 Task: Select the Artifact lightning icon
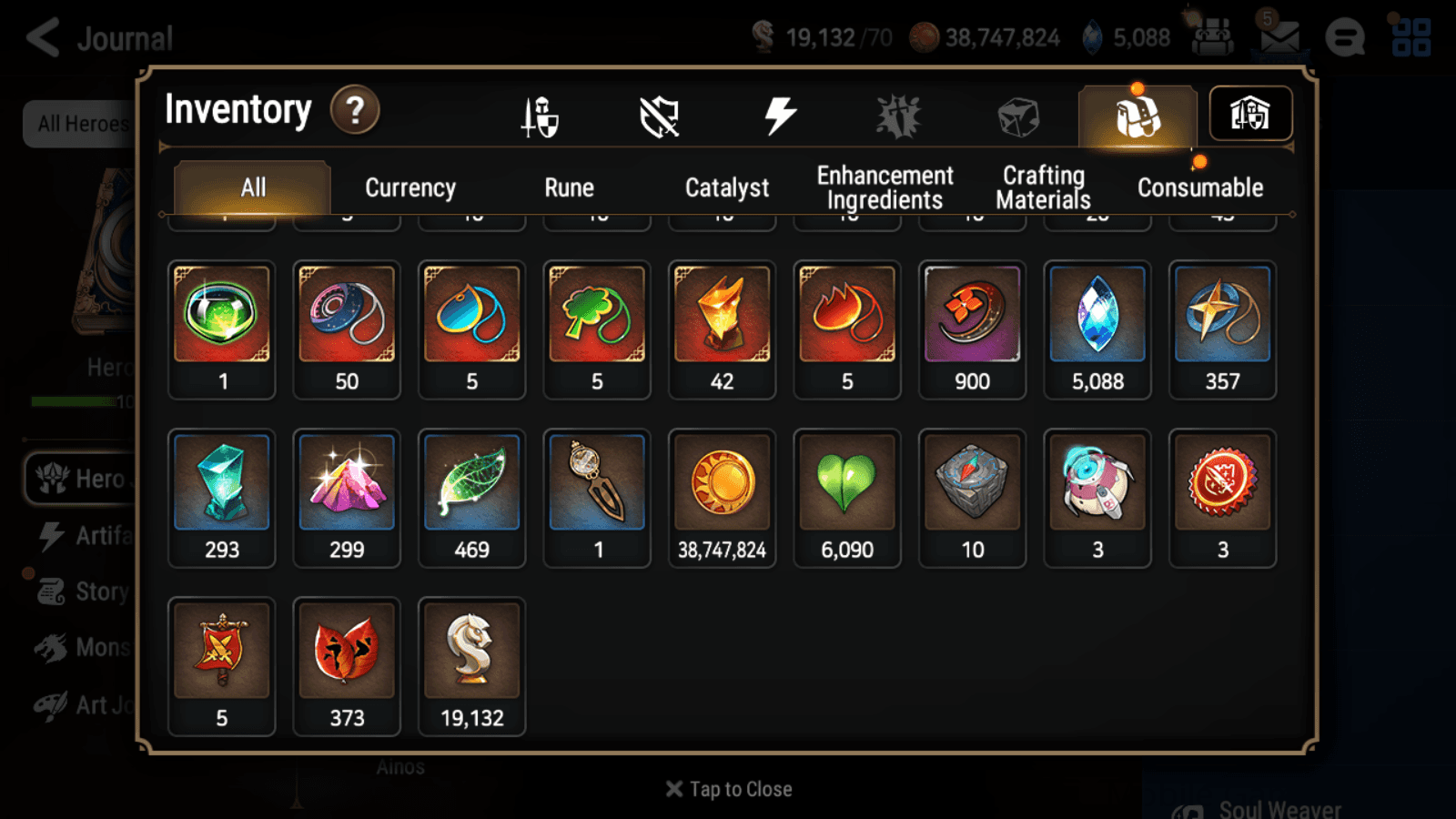(x=778, y=116)
